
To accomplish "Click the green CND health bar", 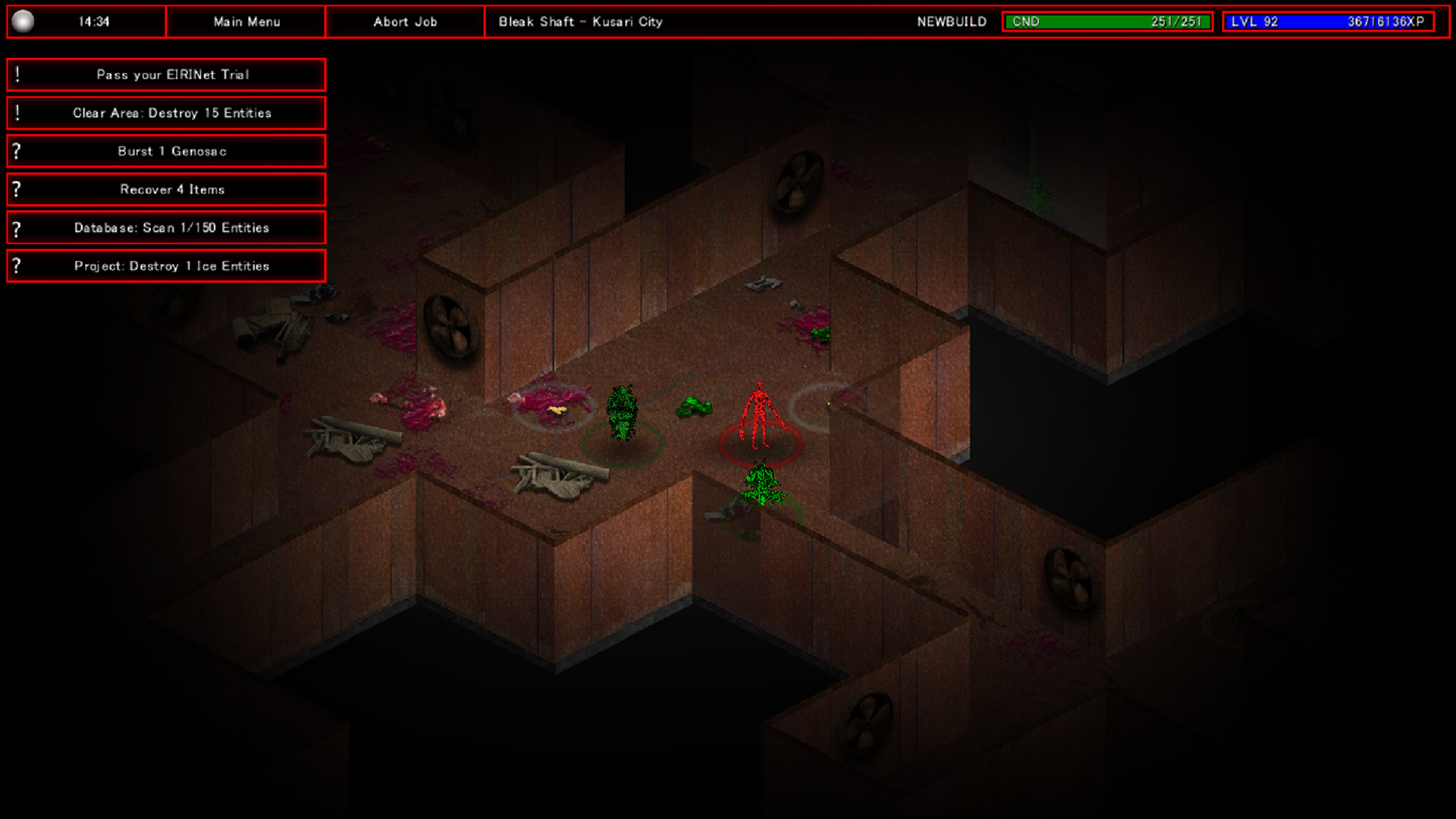I will click(1107, 21).
